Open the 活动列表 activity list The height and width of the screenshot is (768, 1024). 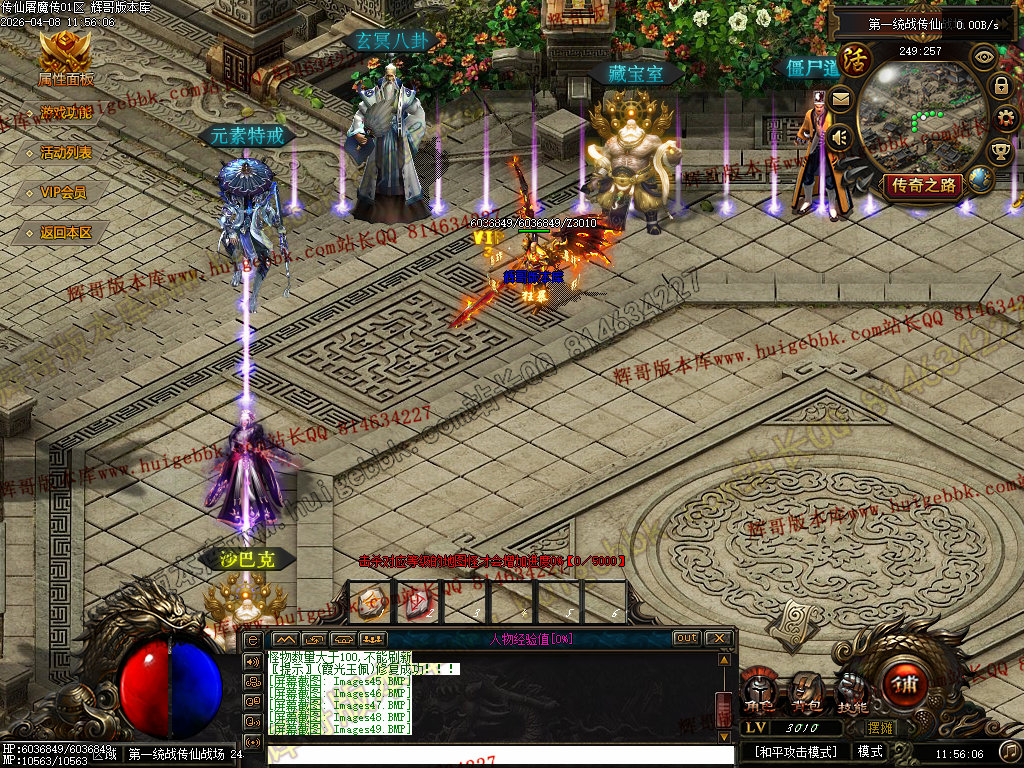[x=65, y=153]
